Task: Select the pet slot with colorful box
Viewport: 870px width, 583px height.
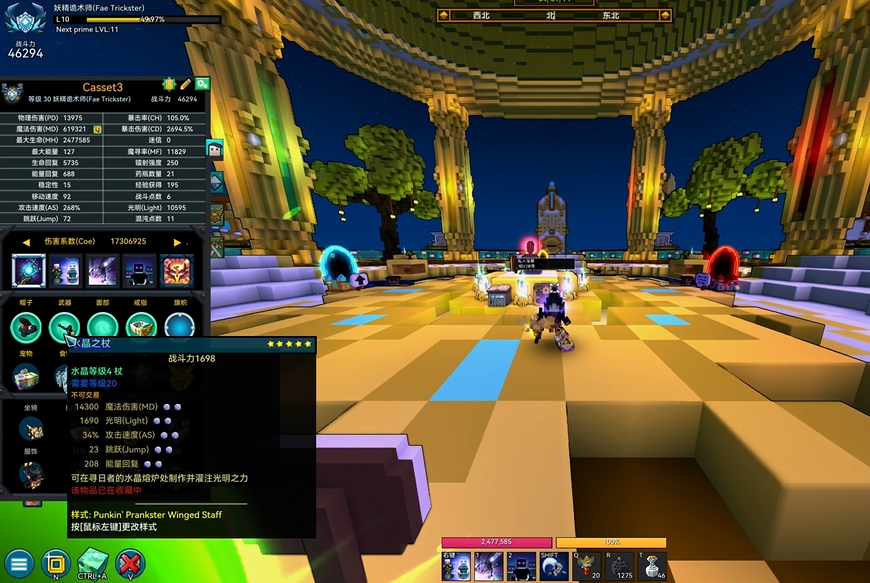Action: click(26, 376)
